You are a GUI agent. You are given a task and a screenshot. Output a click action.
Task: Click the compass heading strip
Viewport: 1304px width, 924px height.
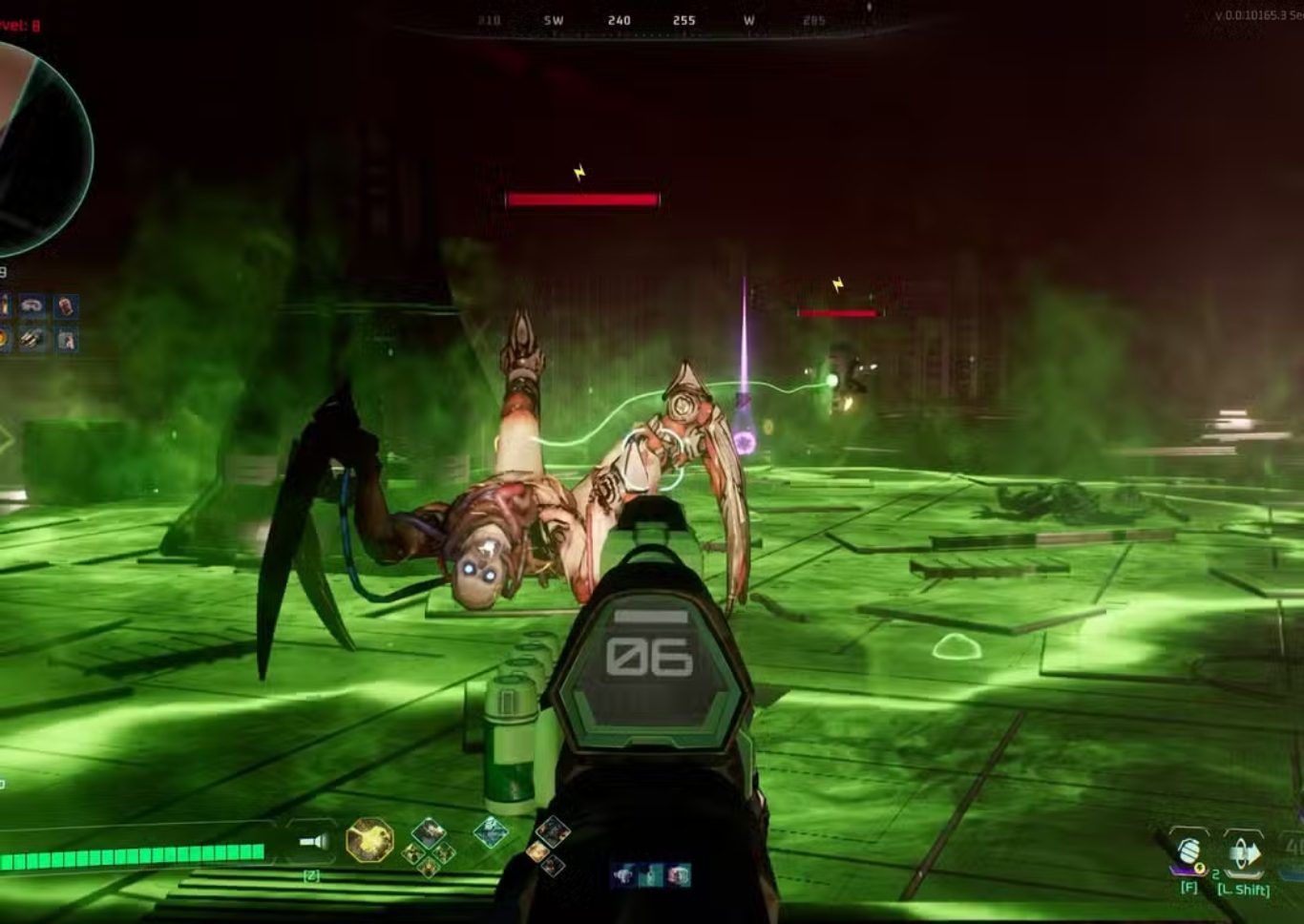(x=651, y=20)
